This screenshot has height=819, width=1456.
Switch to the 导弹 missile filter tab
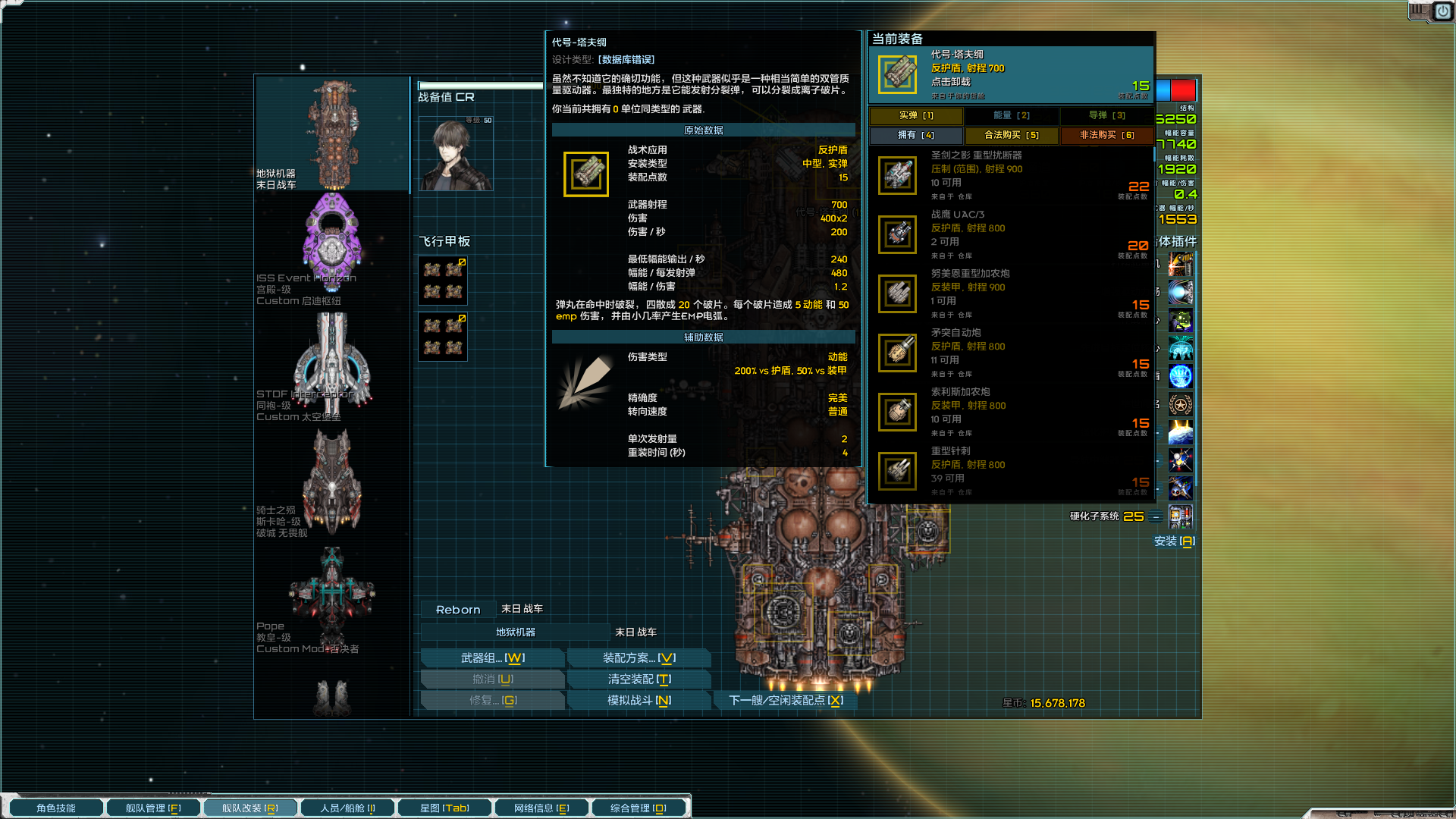1106,115
